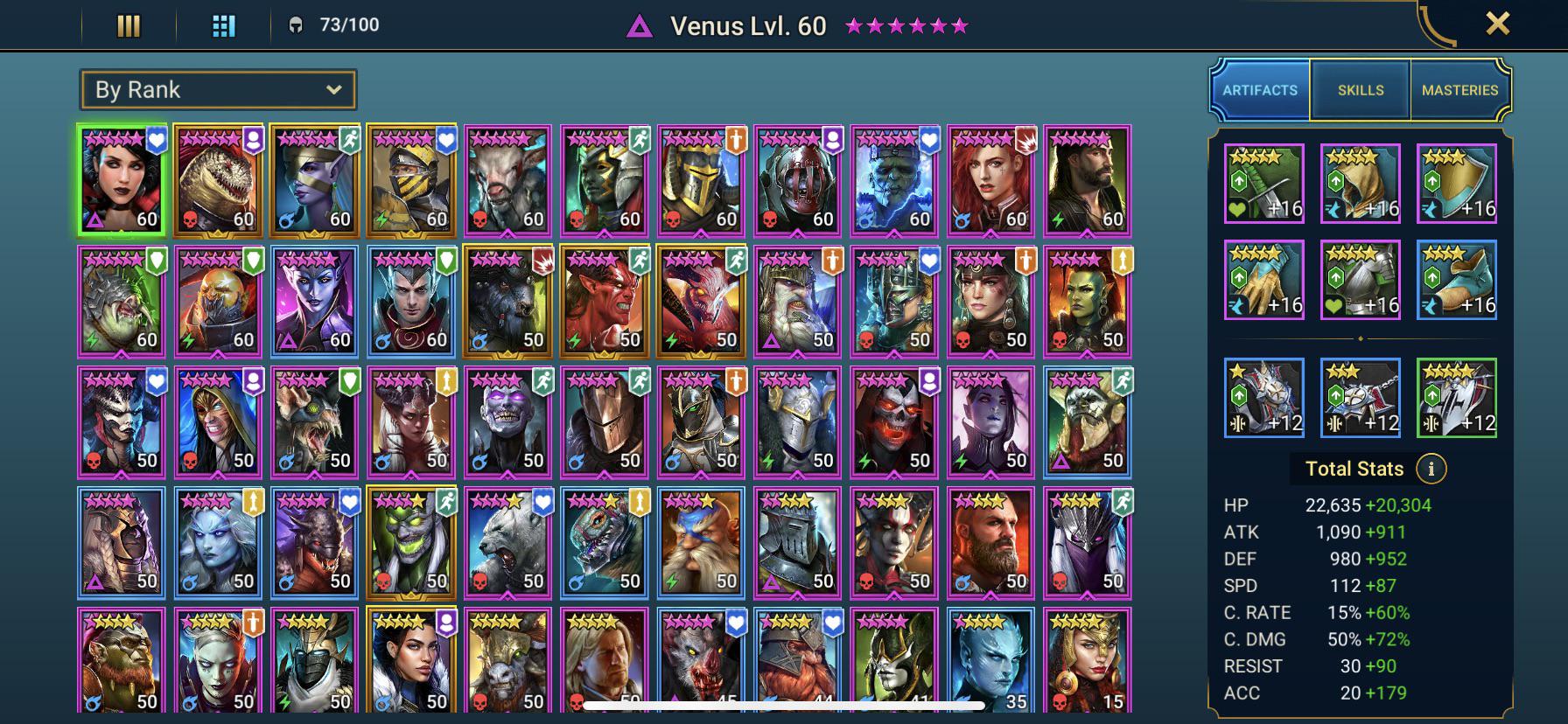Switch to the Skills tab
This screenshot has width=1568, height=724.
pos(1359,89)
